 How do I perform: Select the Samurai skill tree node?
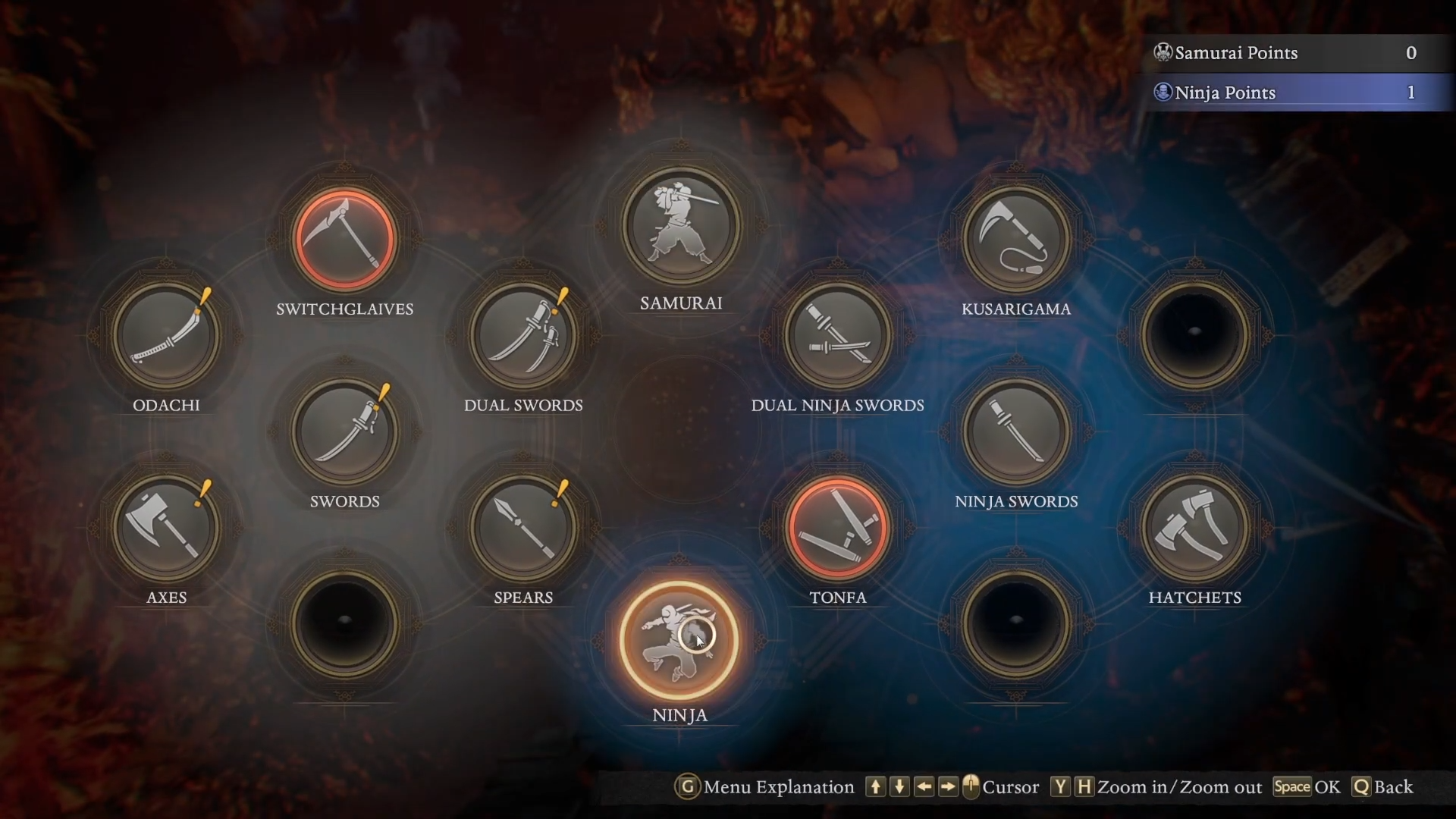[x=681, y=225]
